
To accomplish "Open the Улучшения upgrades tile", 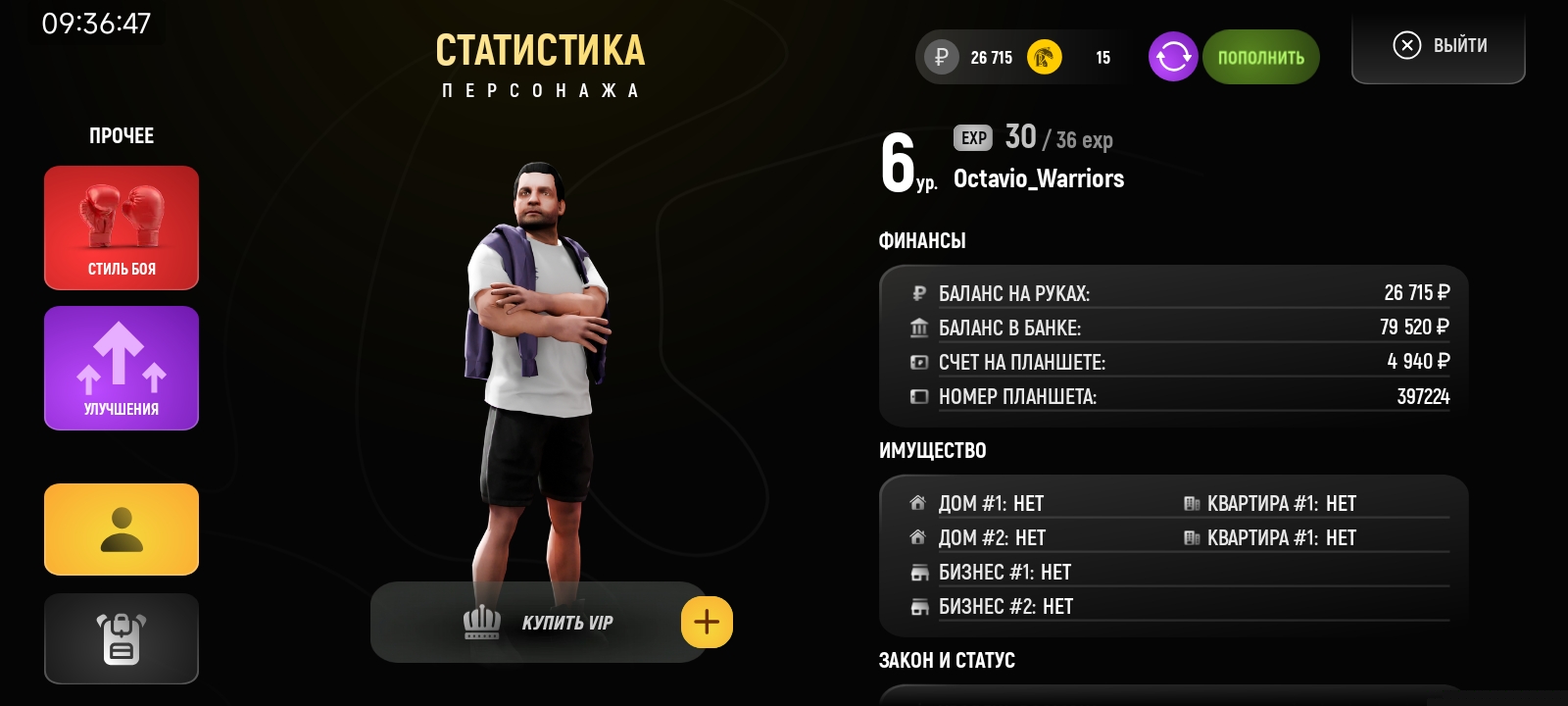I will [122, 368].
